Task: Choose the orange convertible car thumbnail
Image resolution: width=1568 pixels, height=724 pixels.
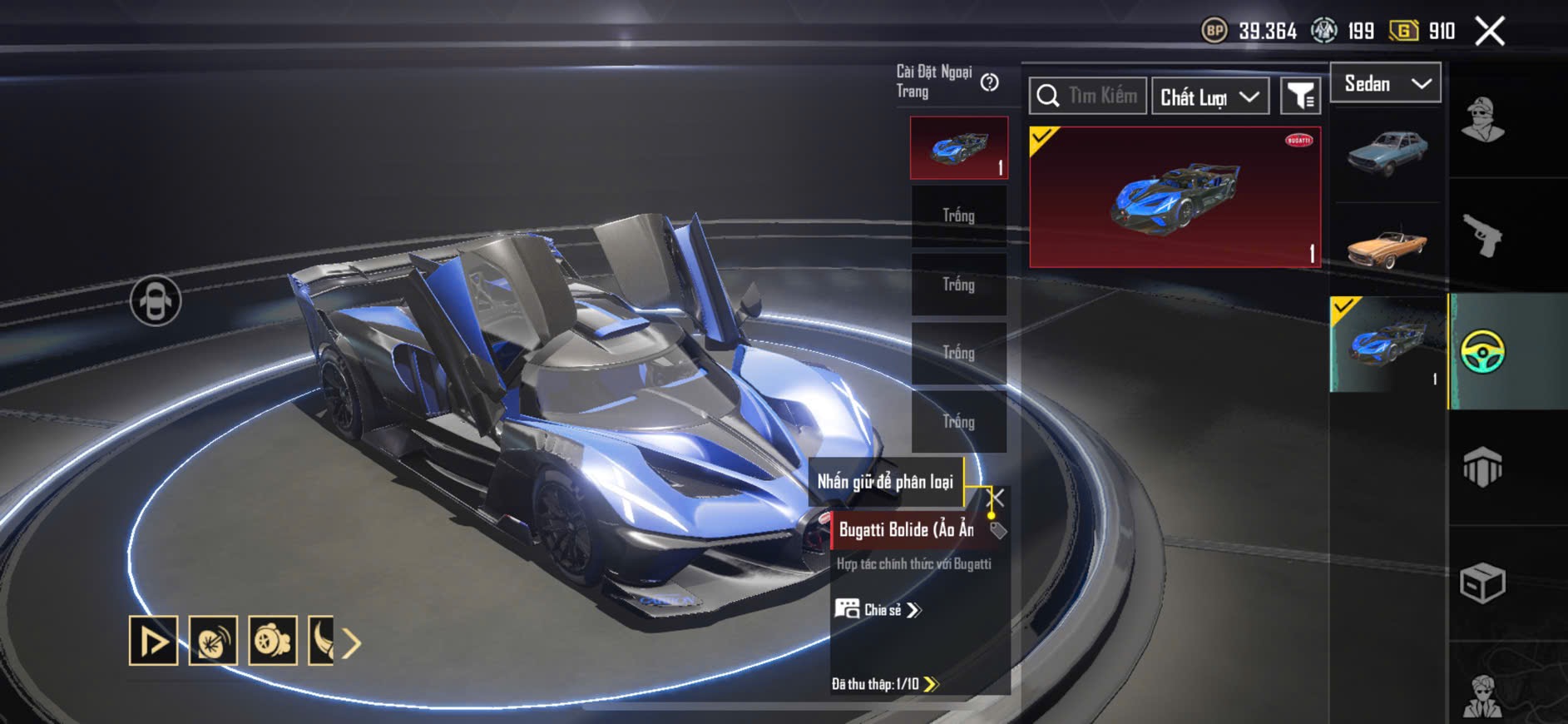Action: [1387, 245]
